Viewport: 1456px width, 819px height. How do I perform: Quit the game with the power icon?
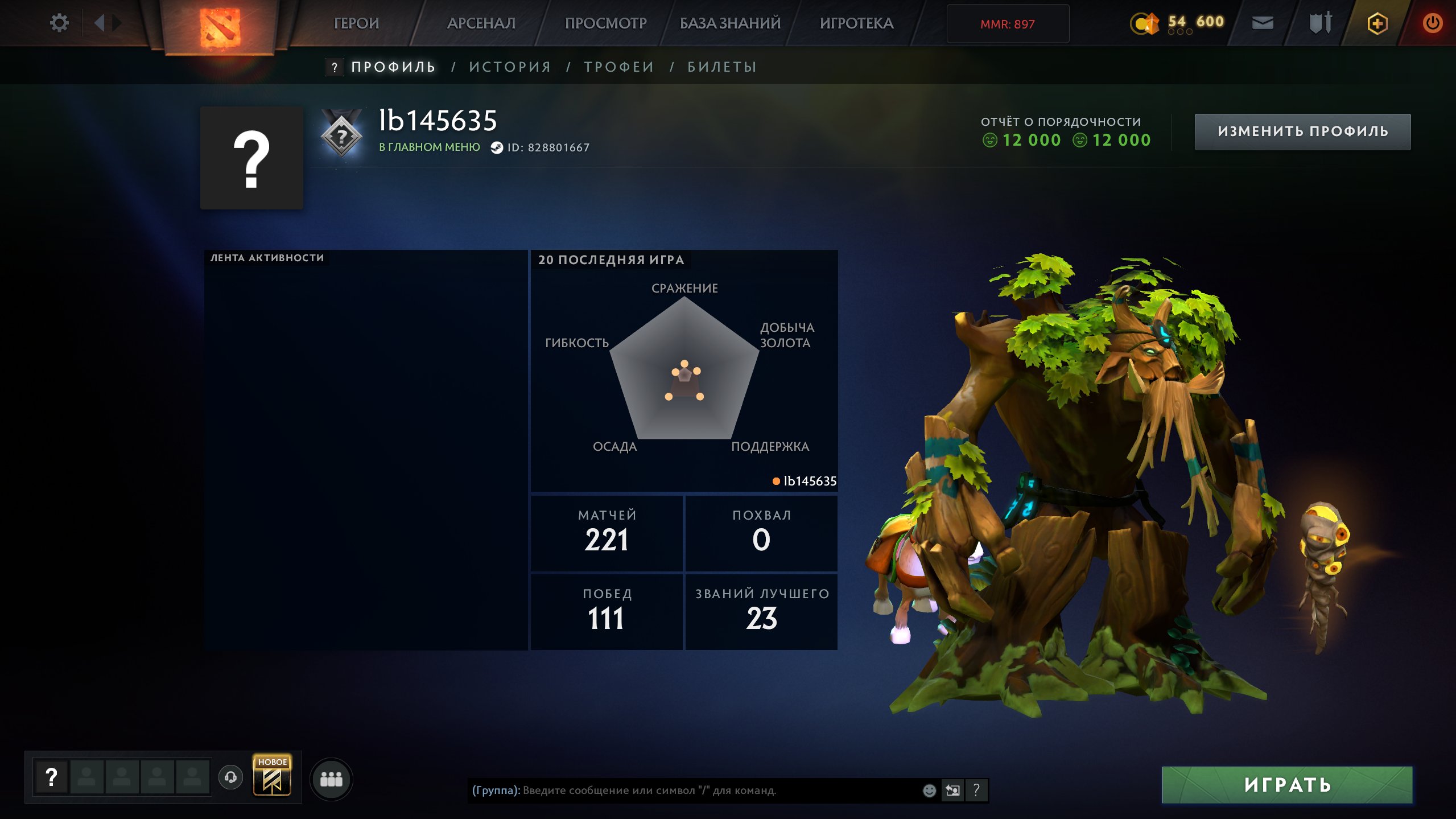1432,23
